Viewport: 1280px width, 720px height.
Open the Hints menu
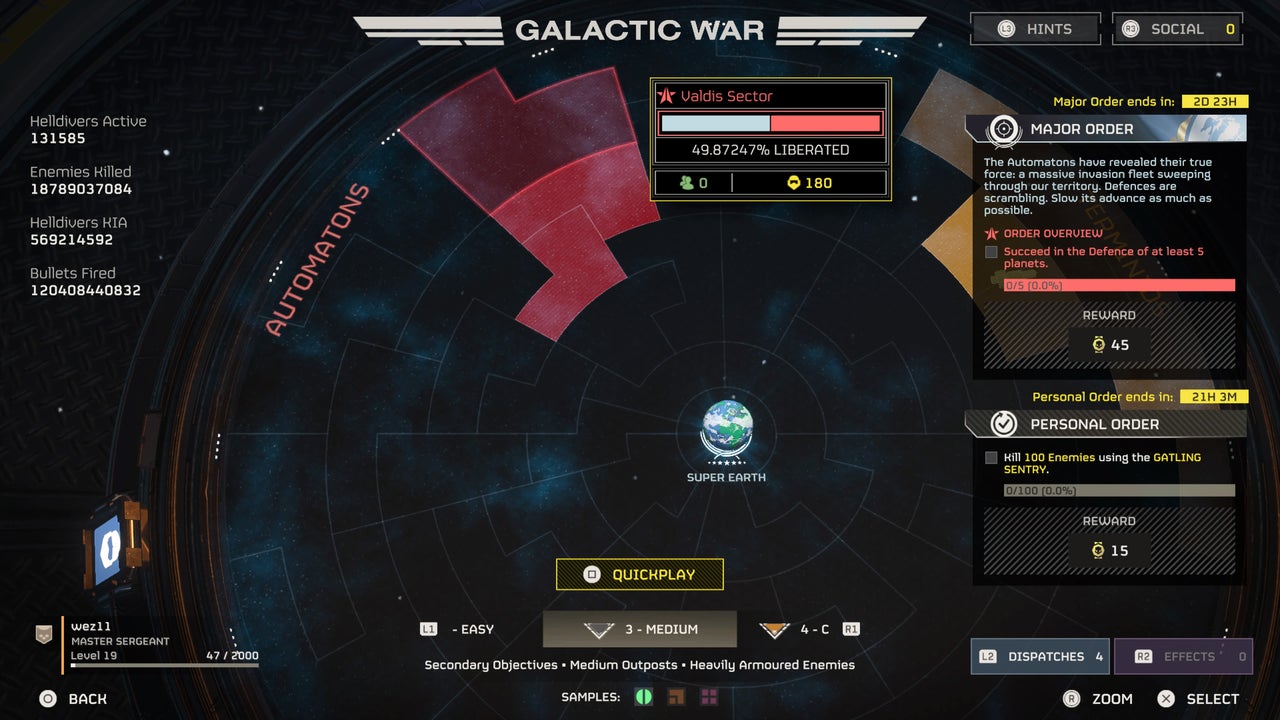click(1035, 28)
